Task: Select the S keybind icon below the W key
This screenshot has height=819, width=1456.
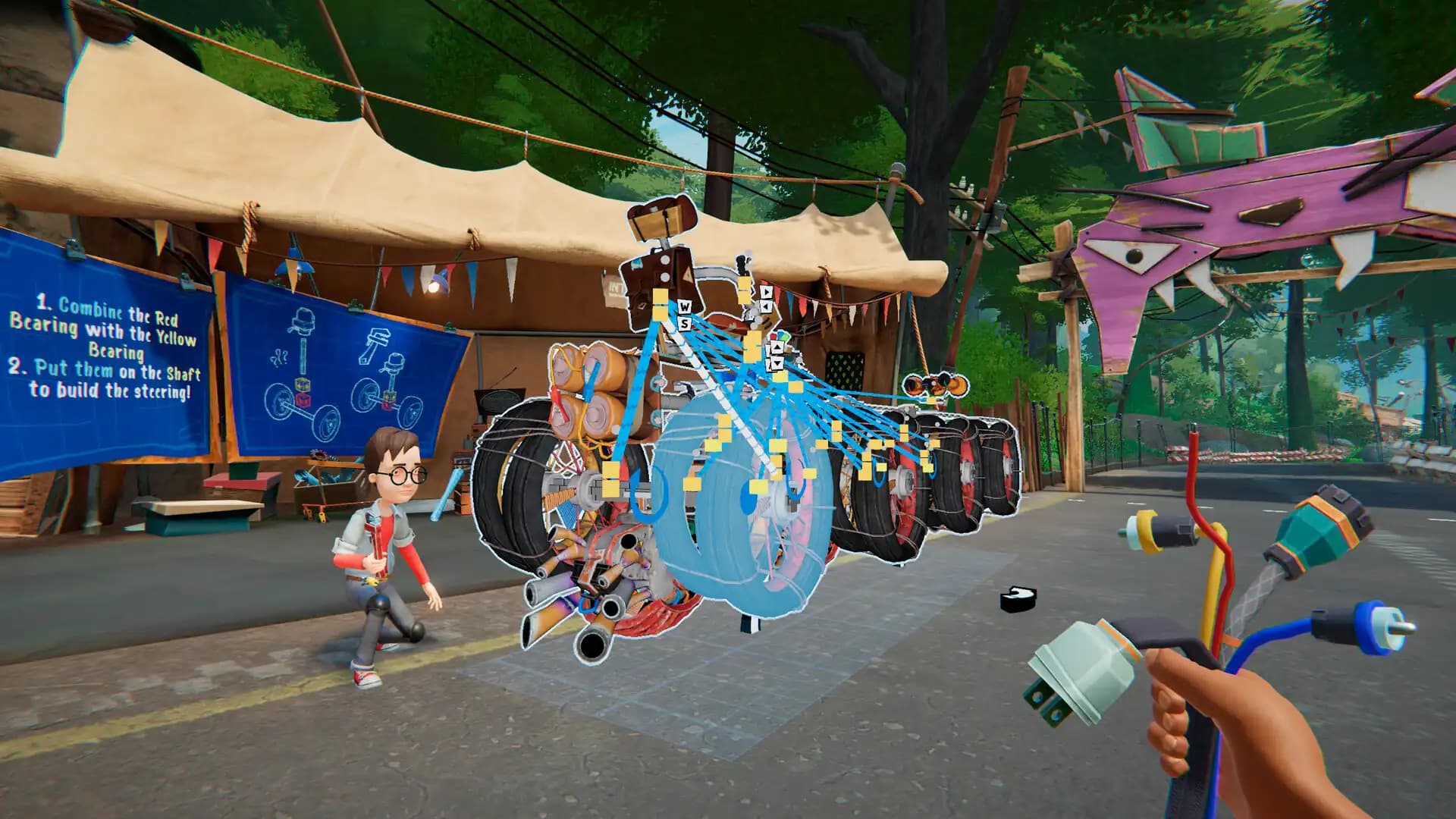Action: click(x=686, y=323)
